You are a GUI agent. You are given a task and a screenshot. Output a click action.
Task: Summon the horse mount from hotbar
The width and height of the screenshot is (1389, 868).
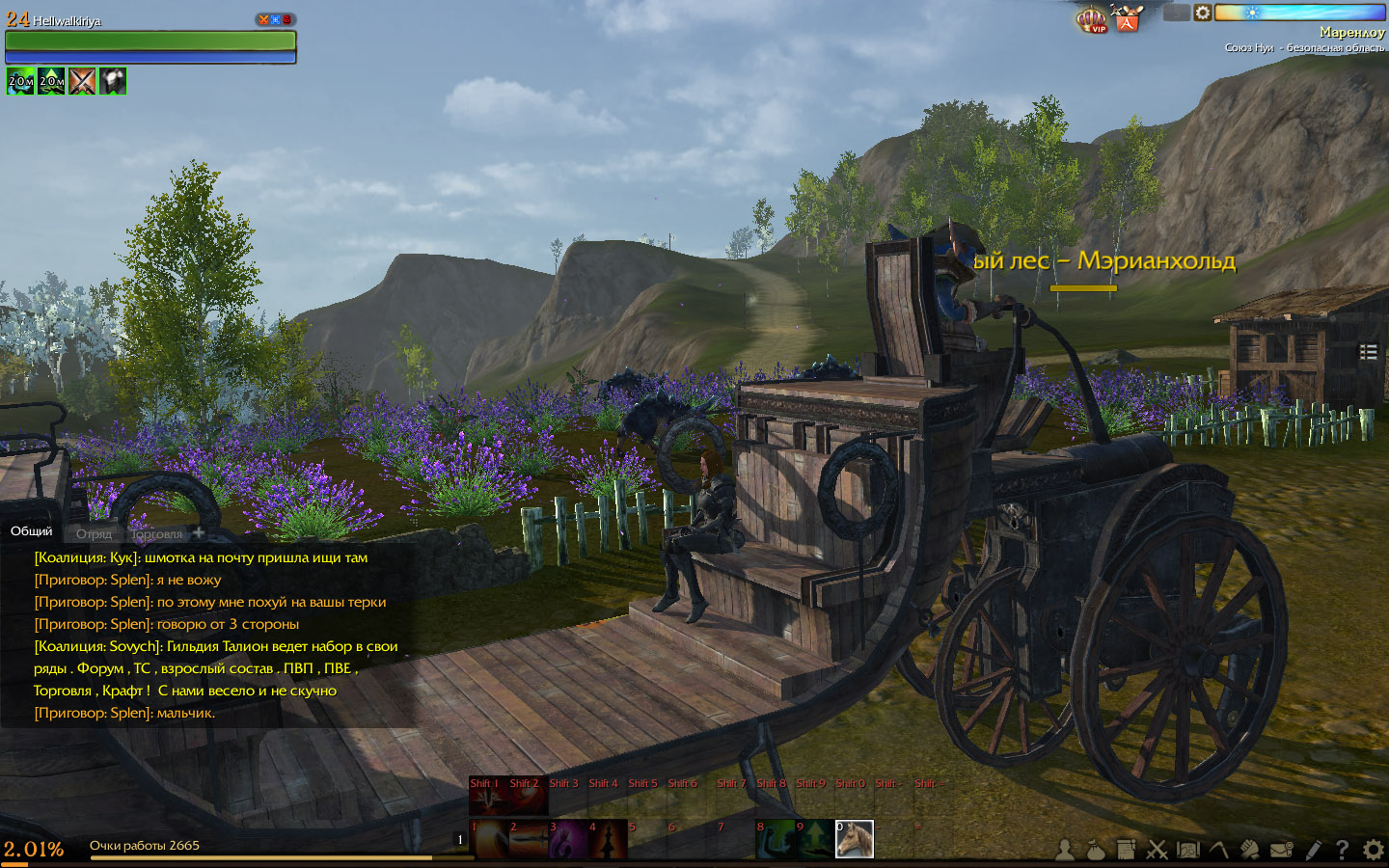854,839
